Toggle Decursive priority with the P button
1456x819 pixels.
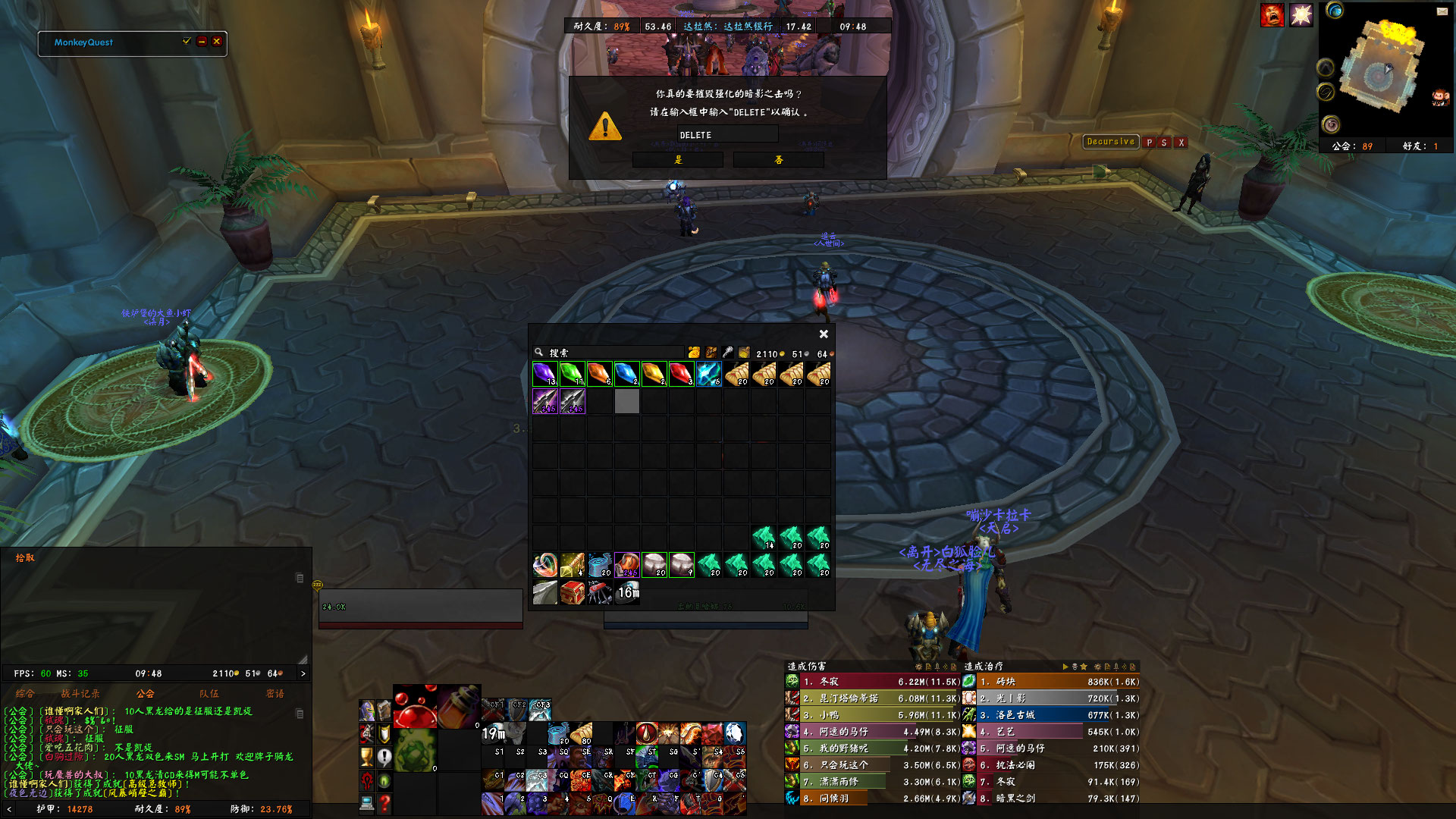point(1150,143)
